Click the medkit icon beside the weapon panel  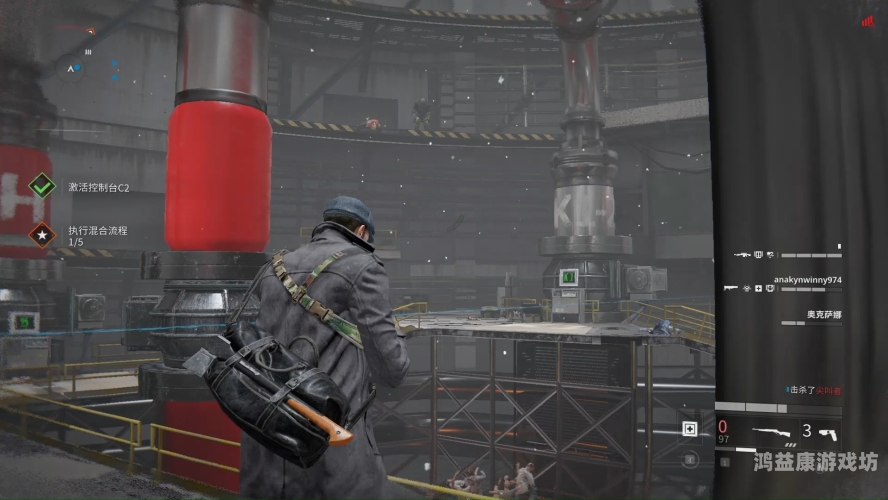point(689,429)
